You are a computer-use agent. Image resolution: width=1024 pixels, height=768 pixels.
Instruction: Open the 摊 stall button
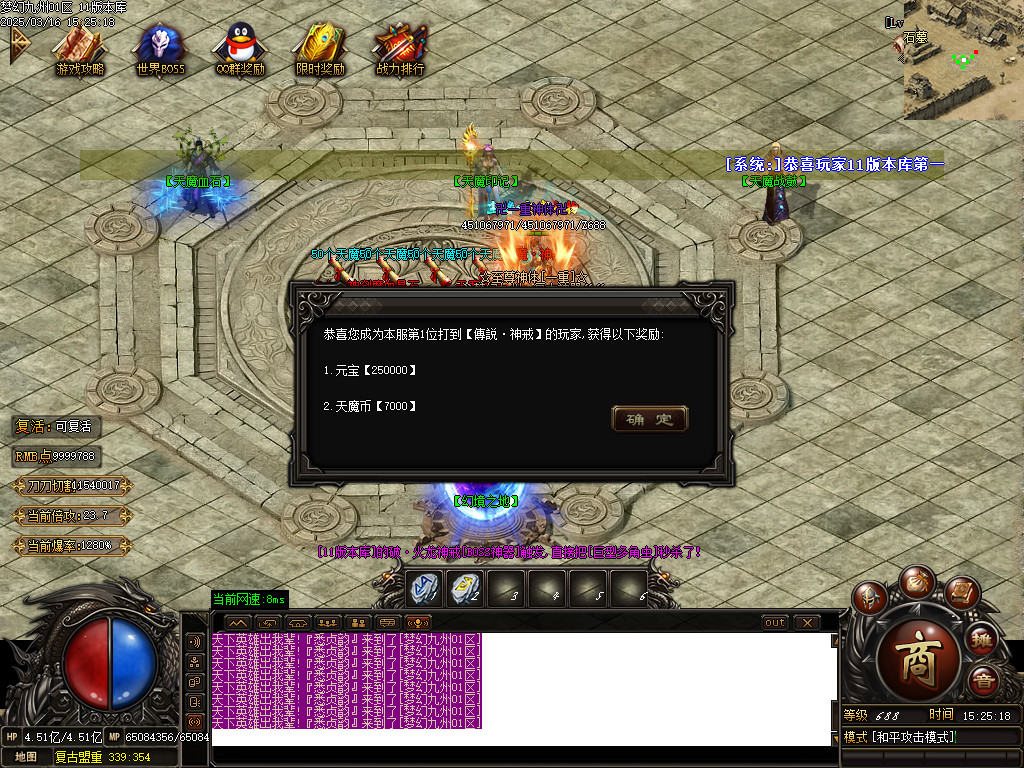[983, 639]
